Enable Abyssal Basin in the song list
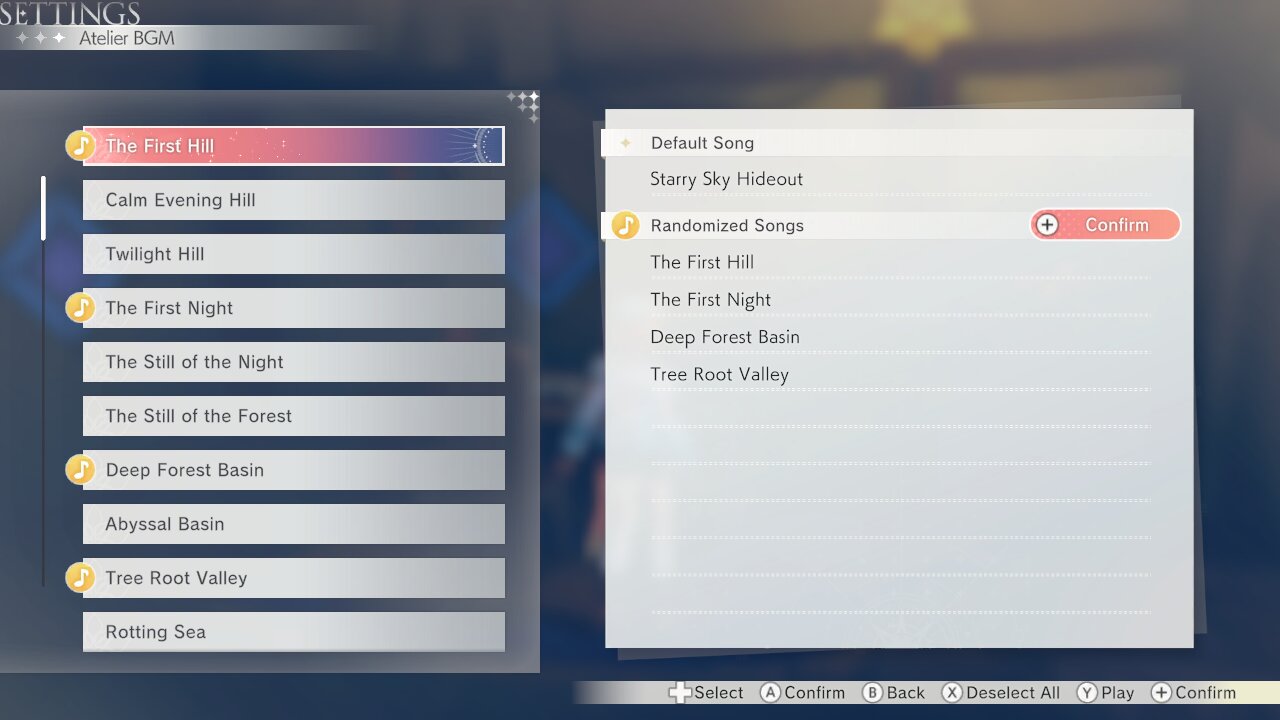Screen dimensions: 1280x720 pos(293,523)
